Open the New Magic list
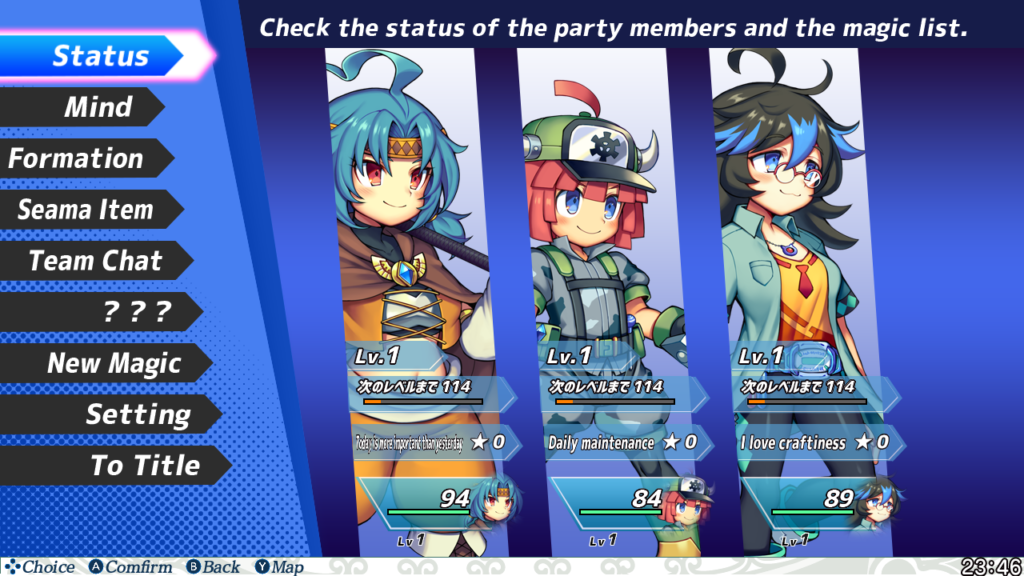 click(114, 363)
